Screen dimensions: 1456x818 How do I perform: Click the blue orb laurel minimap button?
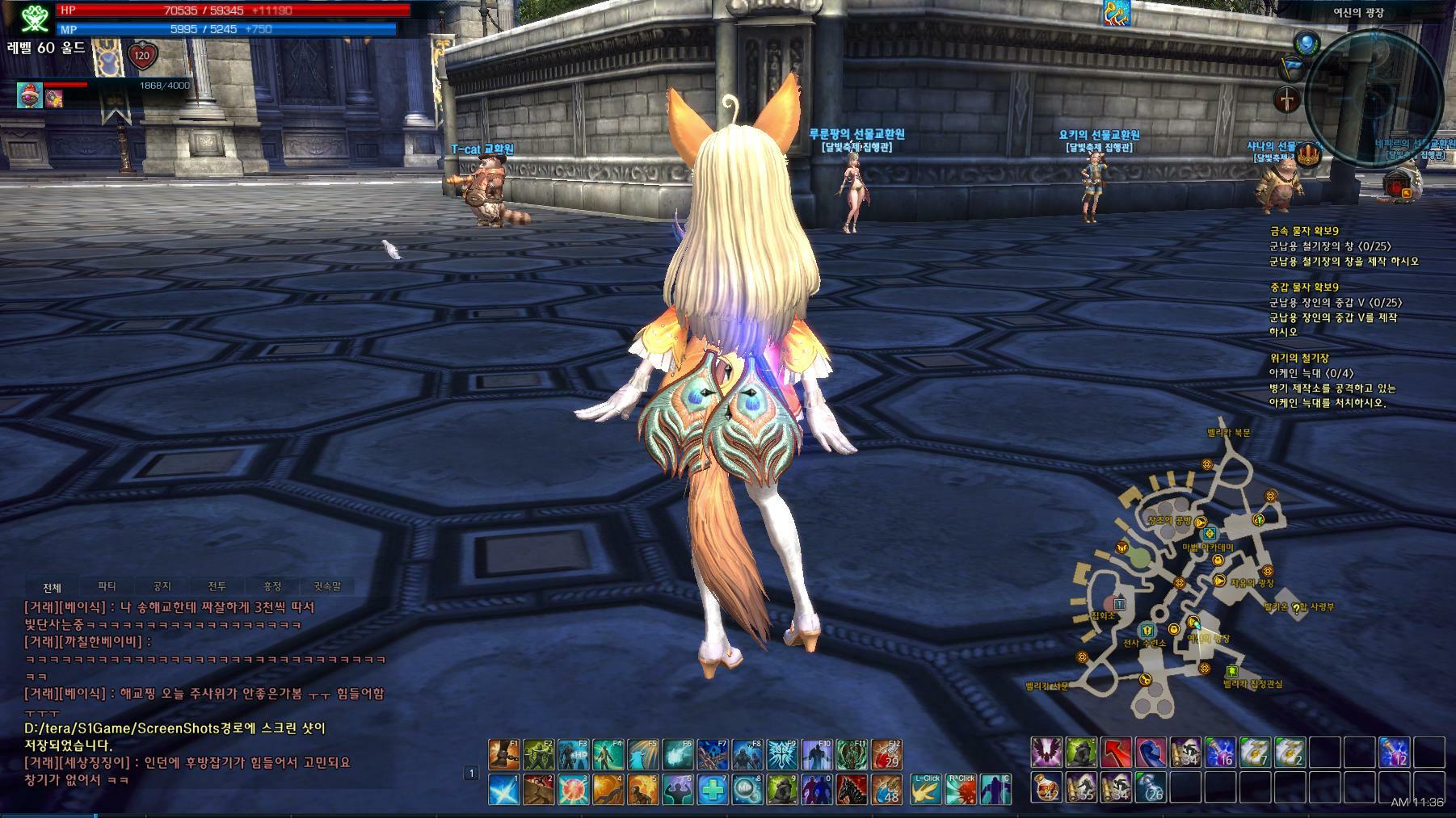coord(1307,43)
